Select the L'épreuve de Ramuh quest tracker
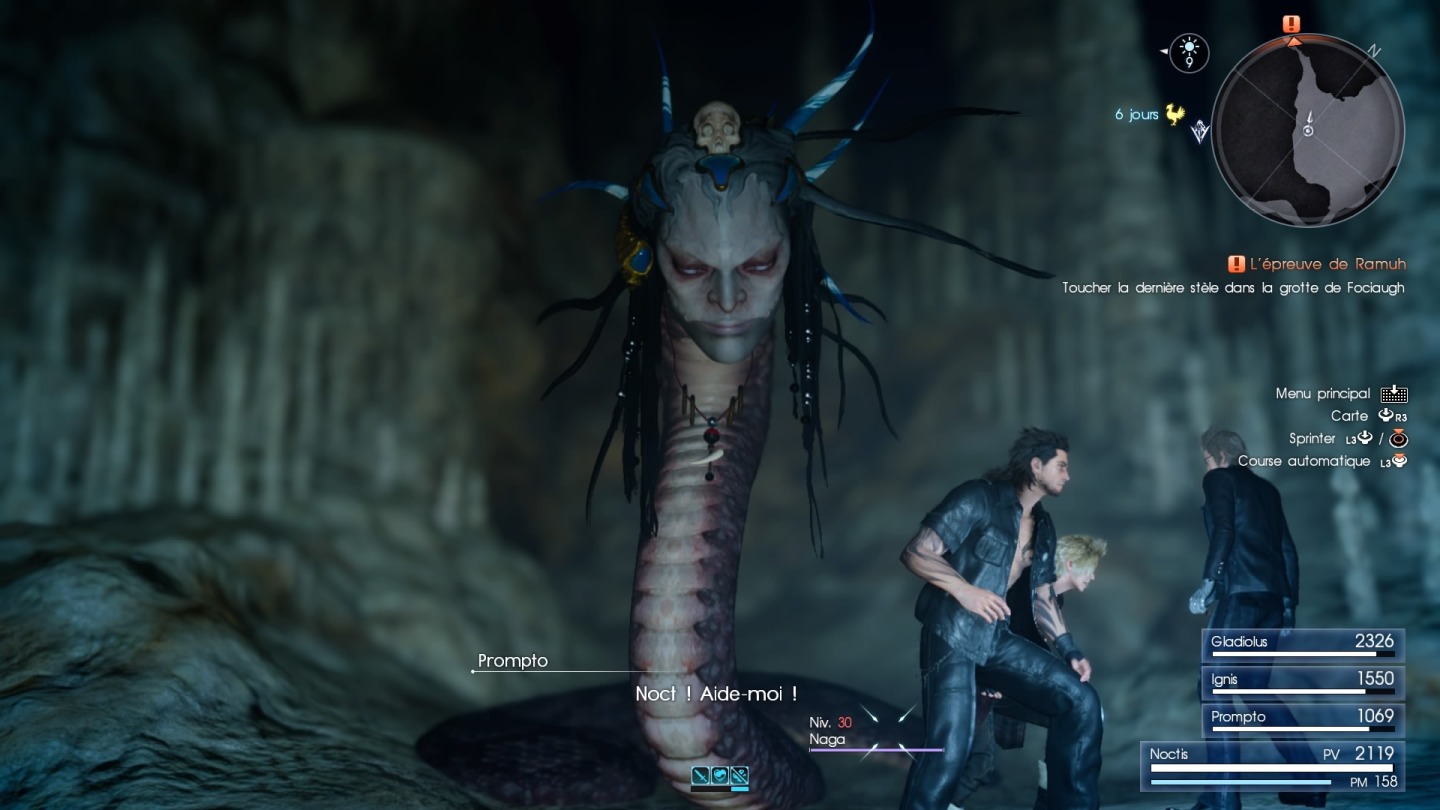The height and width of the screenshot is (810, 1440). [1317, 264]
